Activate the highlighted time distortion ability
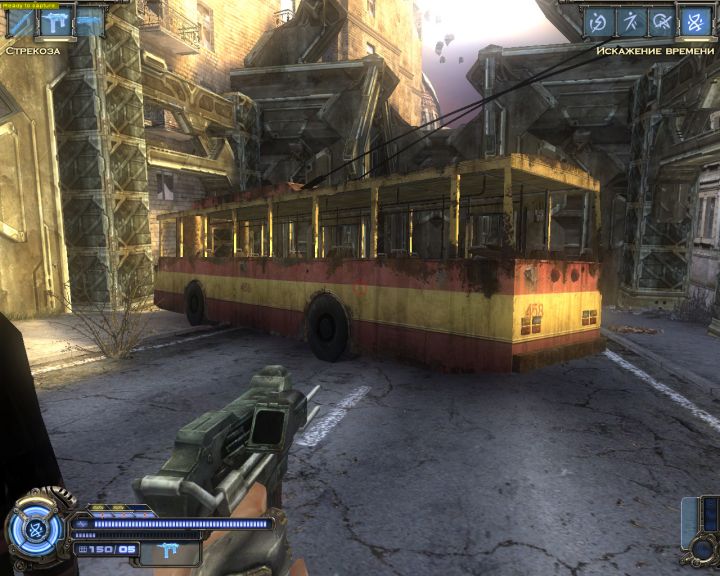The width and height of the screenshot is (720, 576). (x=695, y=22)
